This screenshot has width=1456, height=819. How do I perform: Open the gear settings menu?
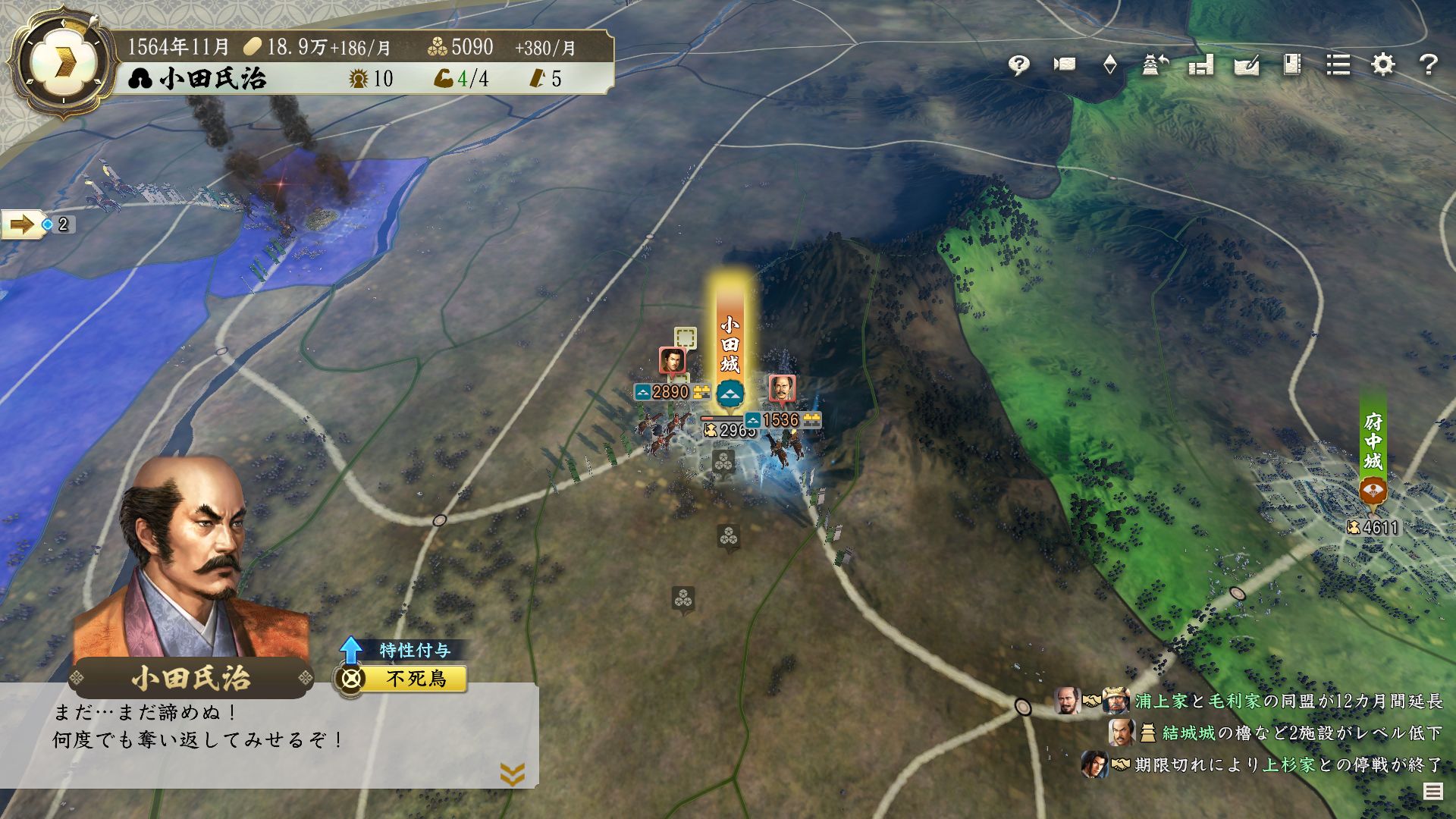coord(1383,65)
